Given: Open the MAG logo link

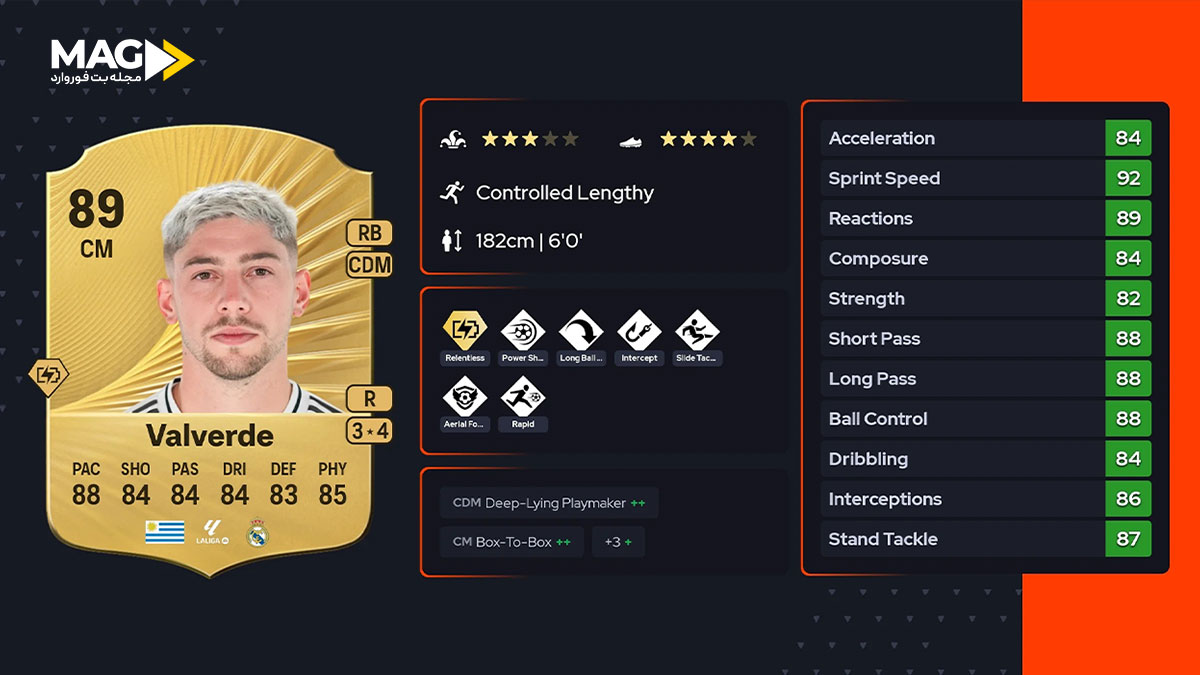Looking at the screenshot, I should [x=121, y=60].
